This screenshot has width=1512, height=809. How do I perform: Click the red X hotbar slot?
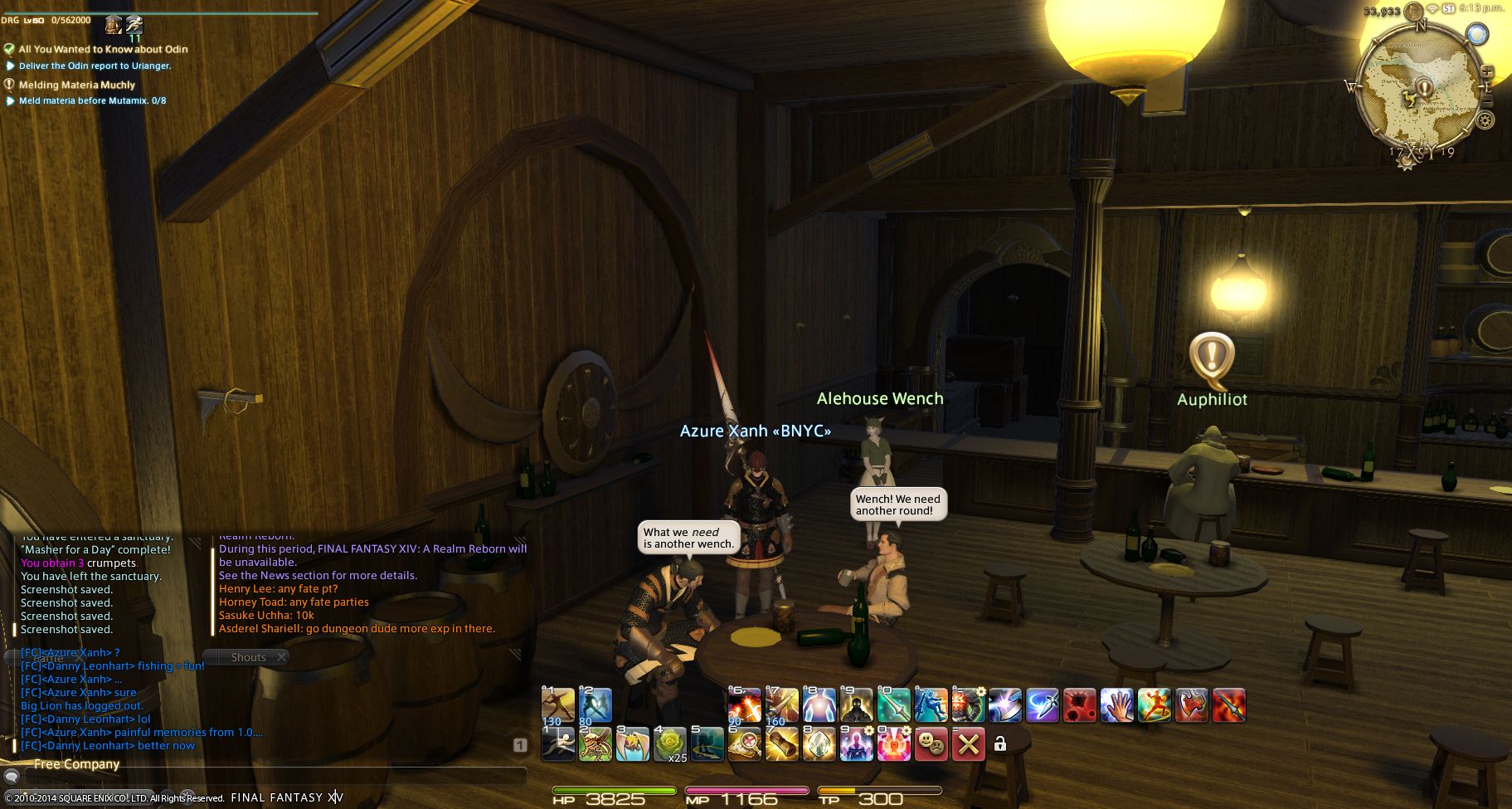pos(968,744)
